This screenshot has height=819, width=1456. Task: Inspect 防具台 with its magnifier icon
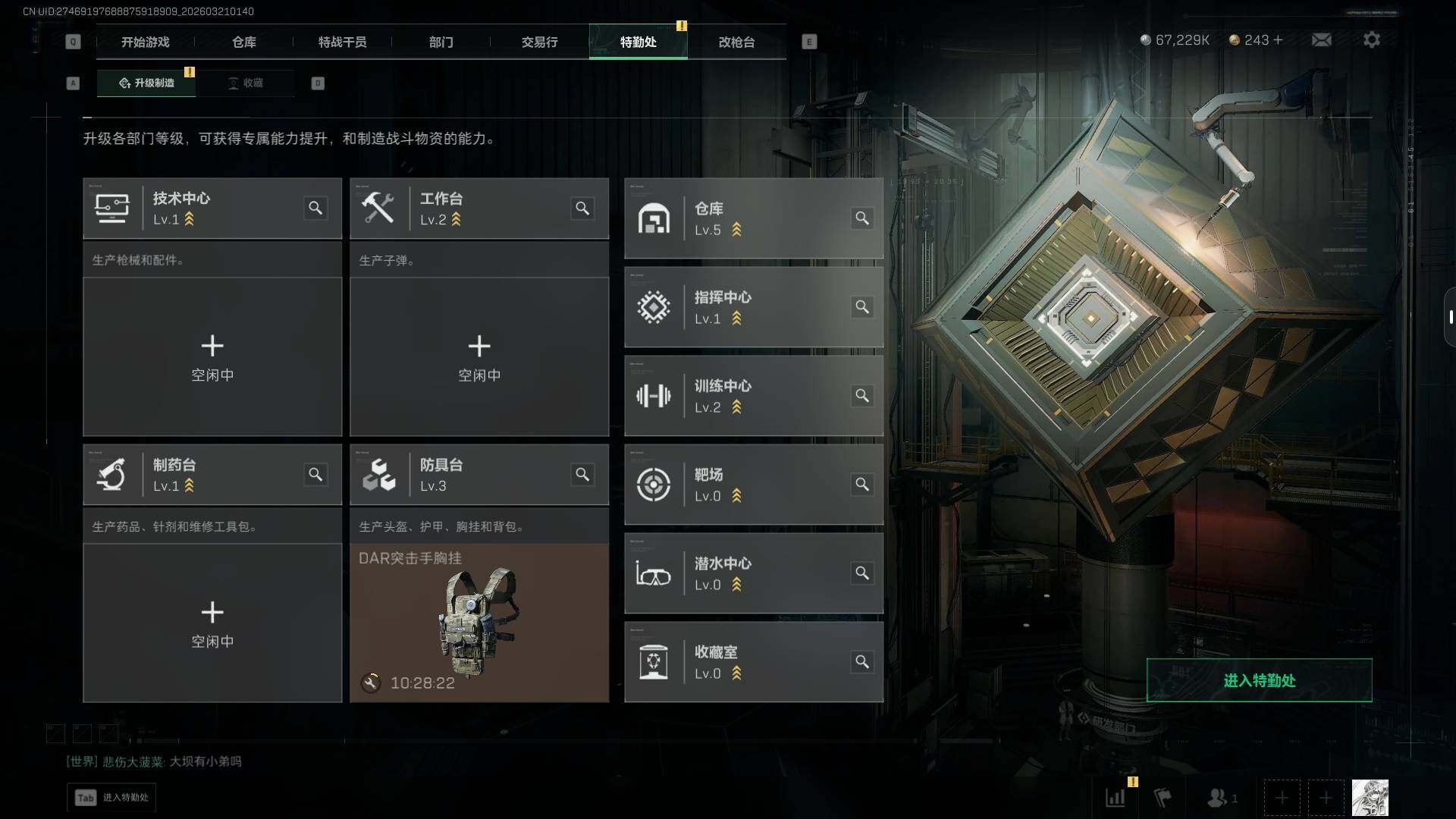(582, 475)
